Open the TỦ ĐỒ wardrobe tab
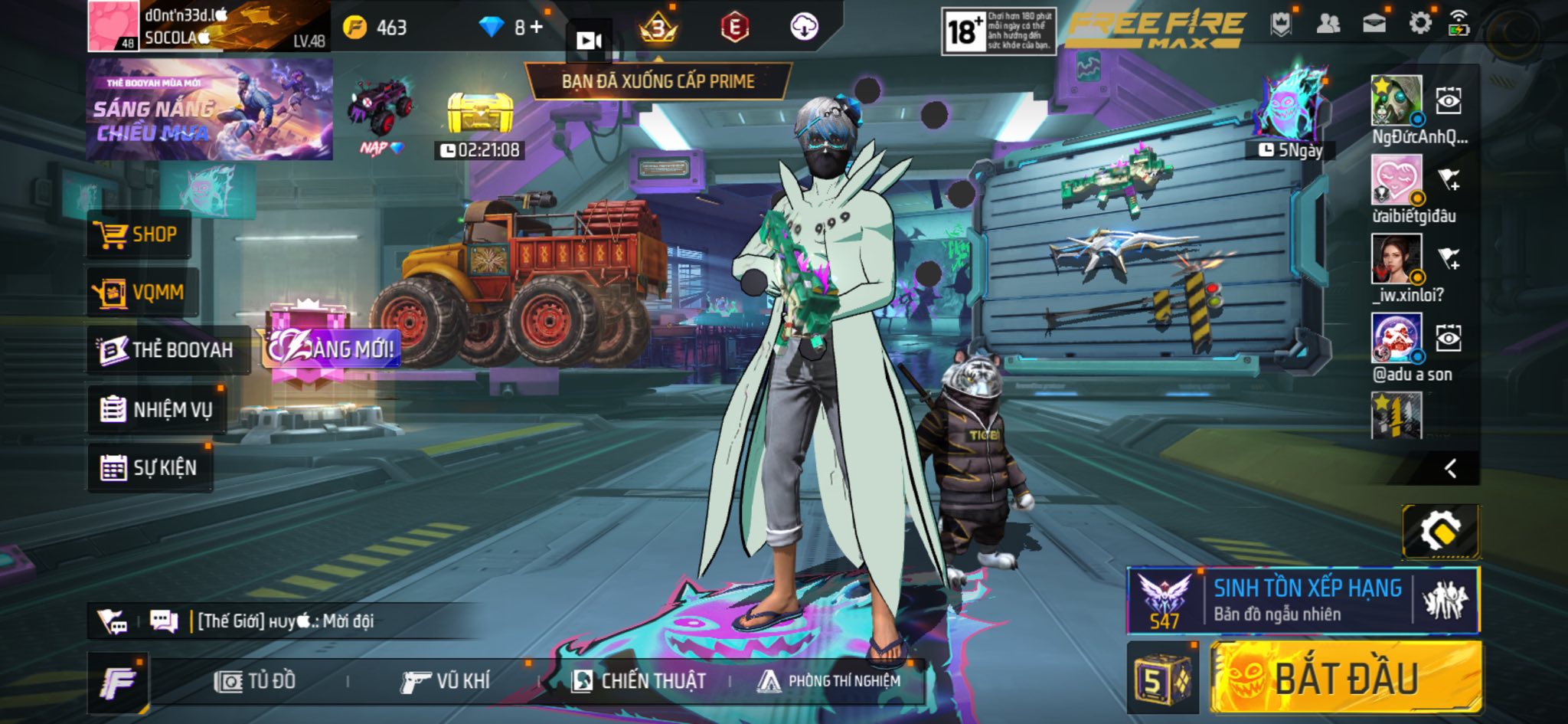Viewport: 1568px width, 724px height. [256, 681]
